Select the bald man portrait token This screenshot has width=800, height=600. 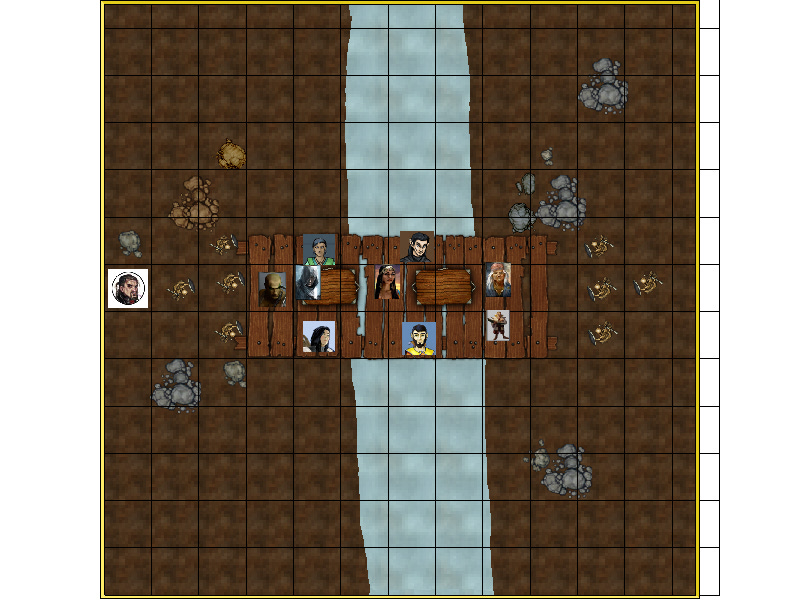[x=272, y=289]
